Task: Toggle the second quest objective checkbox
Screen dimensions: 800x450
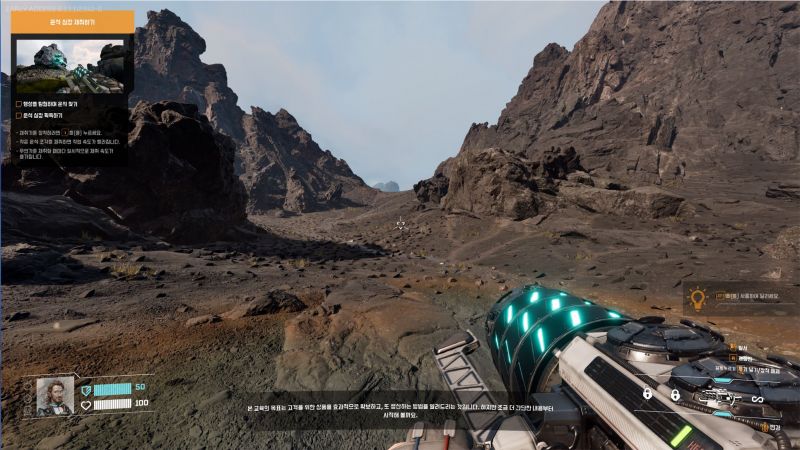Action: pyautogui.click(x=18, y=116)
